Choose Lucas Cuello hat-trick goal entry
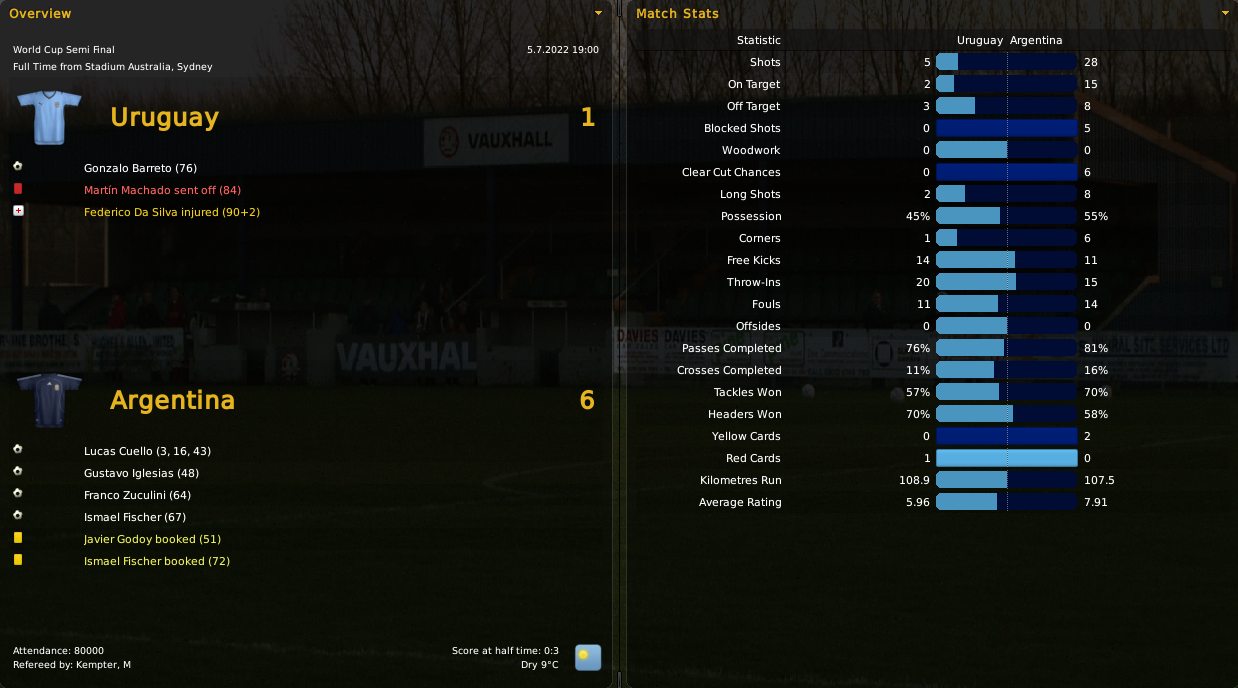The height and width of the screenshot is (688, 1238). tap(147, 451)
